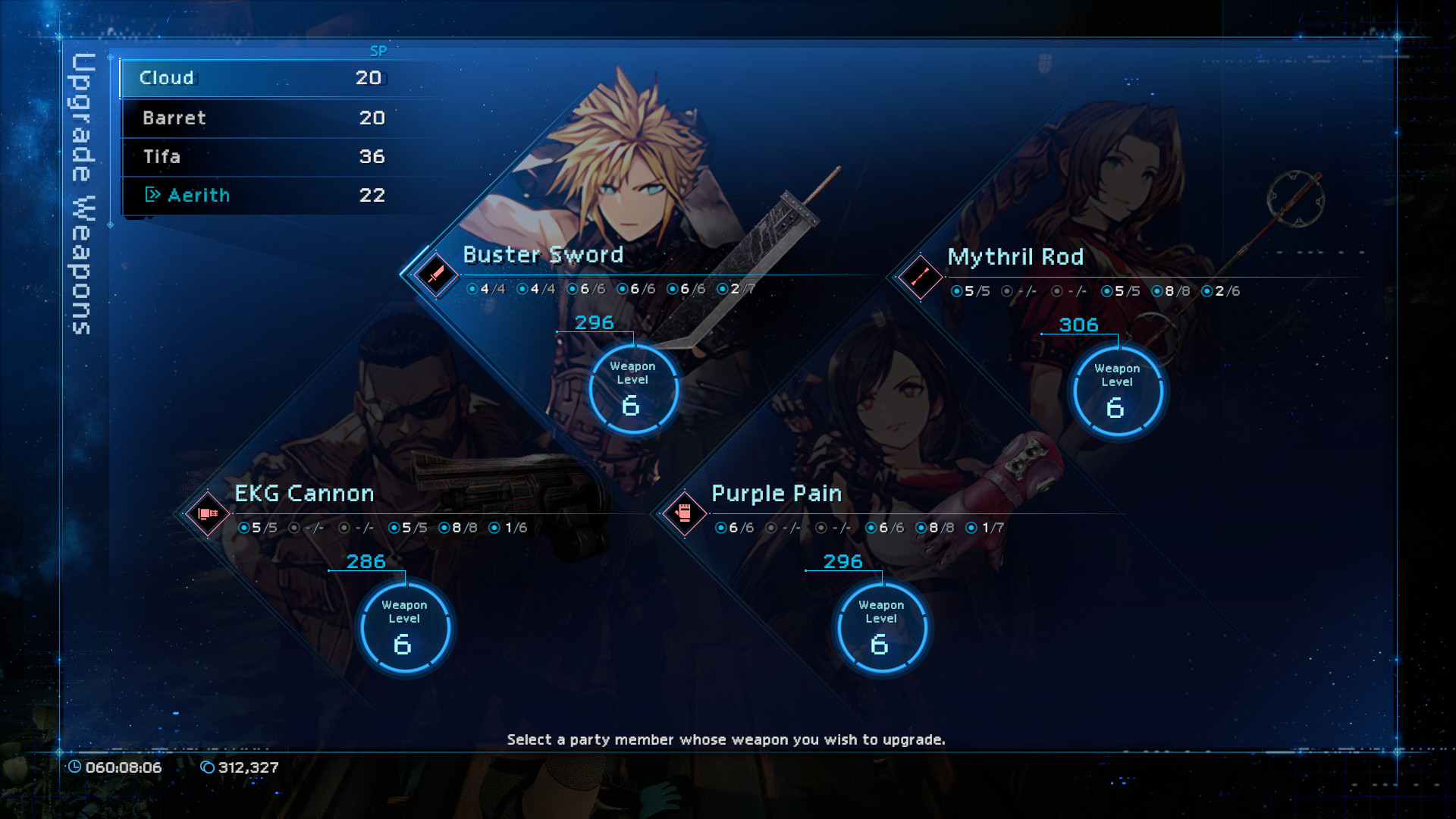
Task: Click the clock icon beside the playtime
Action: pos(76,767)
